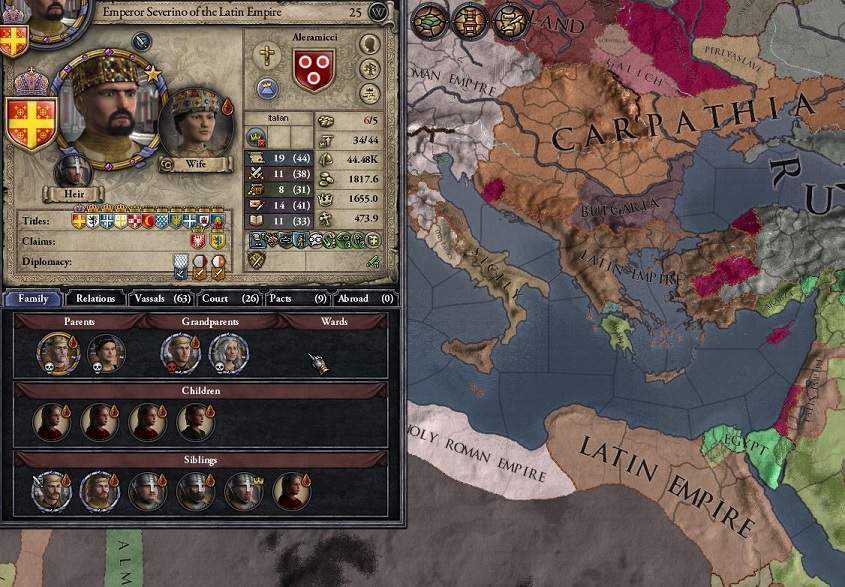This screenshot has width=845, height=587.
Task: View the heir's portrait
Action: tap(73, 170)
